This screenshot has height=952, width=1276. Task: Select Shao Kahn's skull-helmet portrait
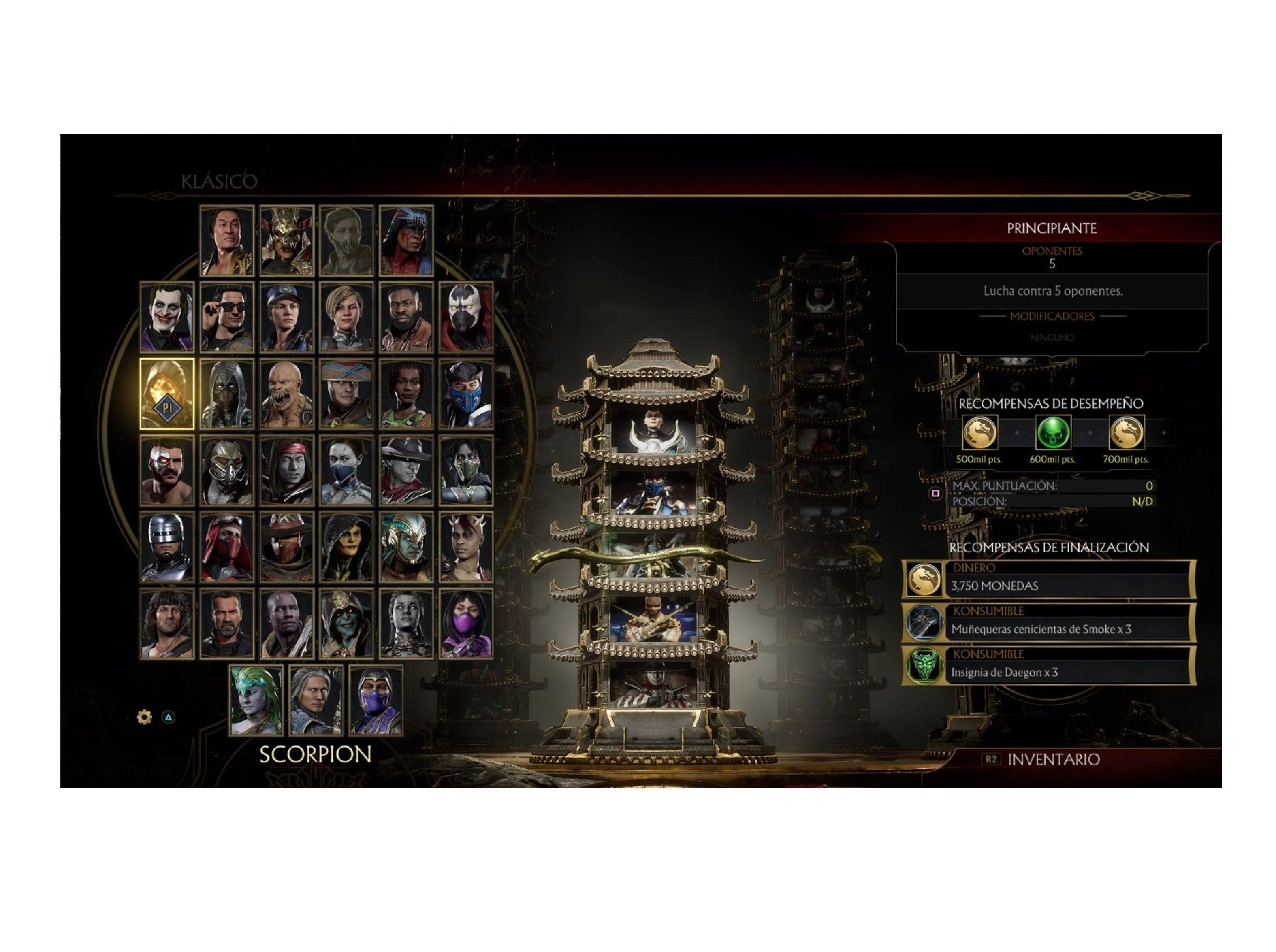(x=286, y=240)
